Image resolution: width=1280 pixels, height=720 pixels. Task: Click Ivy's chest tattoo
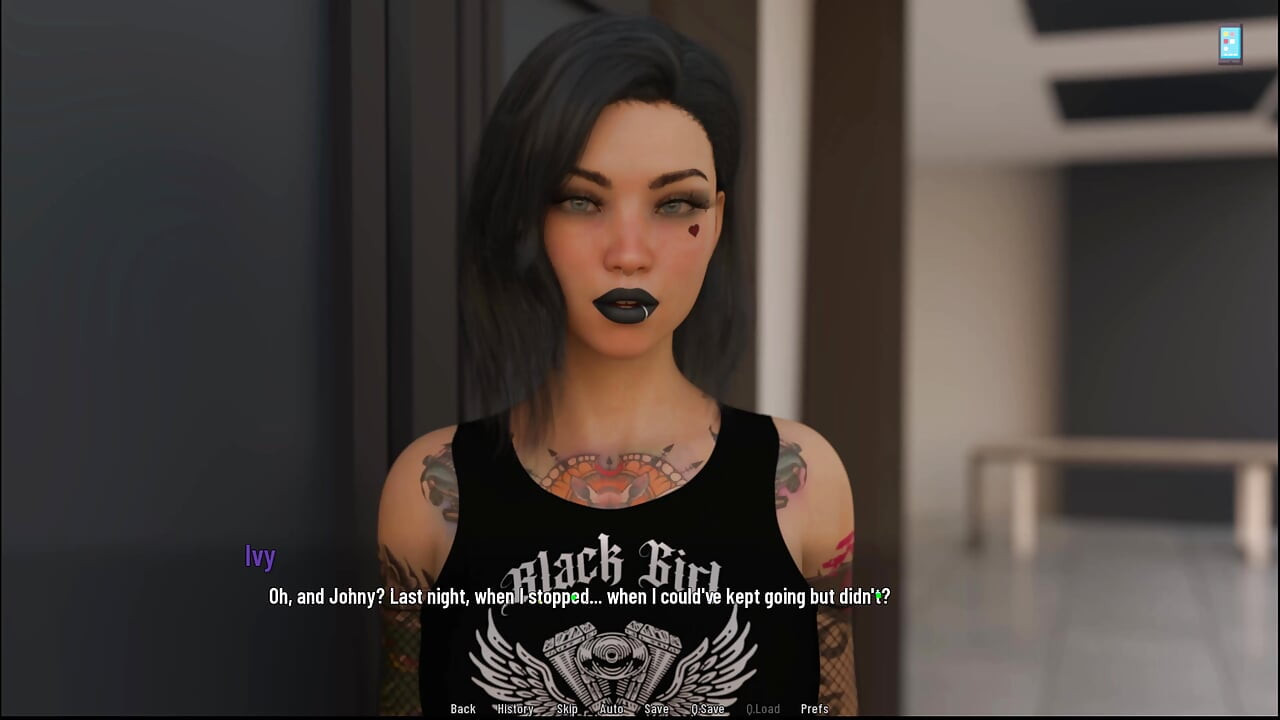click(x=610, y=480)
